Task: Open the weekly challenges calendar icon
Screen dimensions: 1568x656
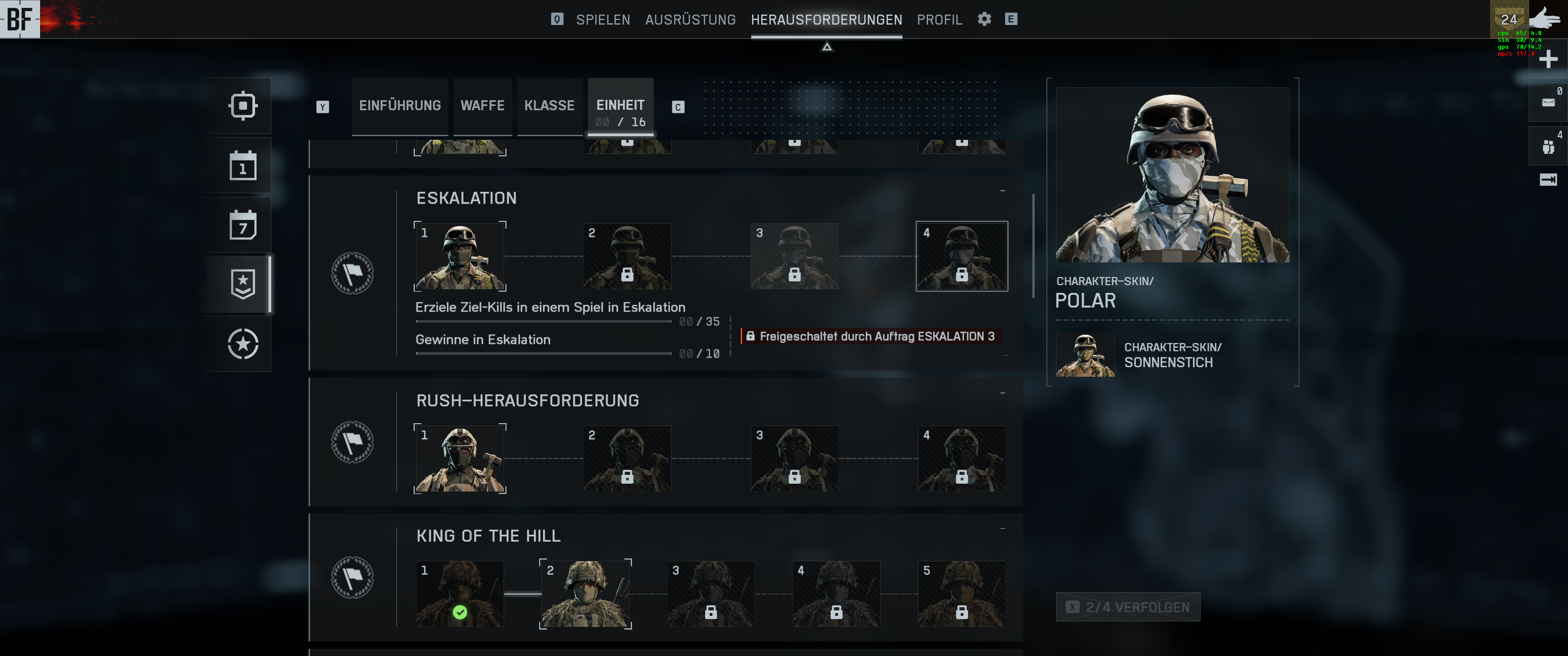Action: coord(243,225)
